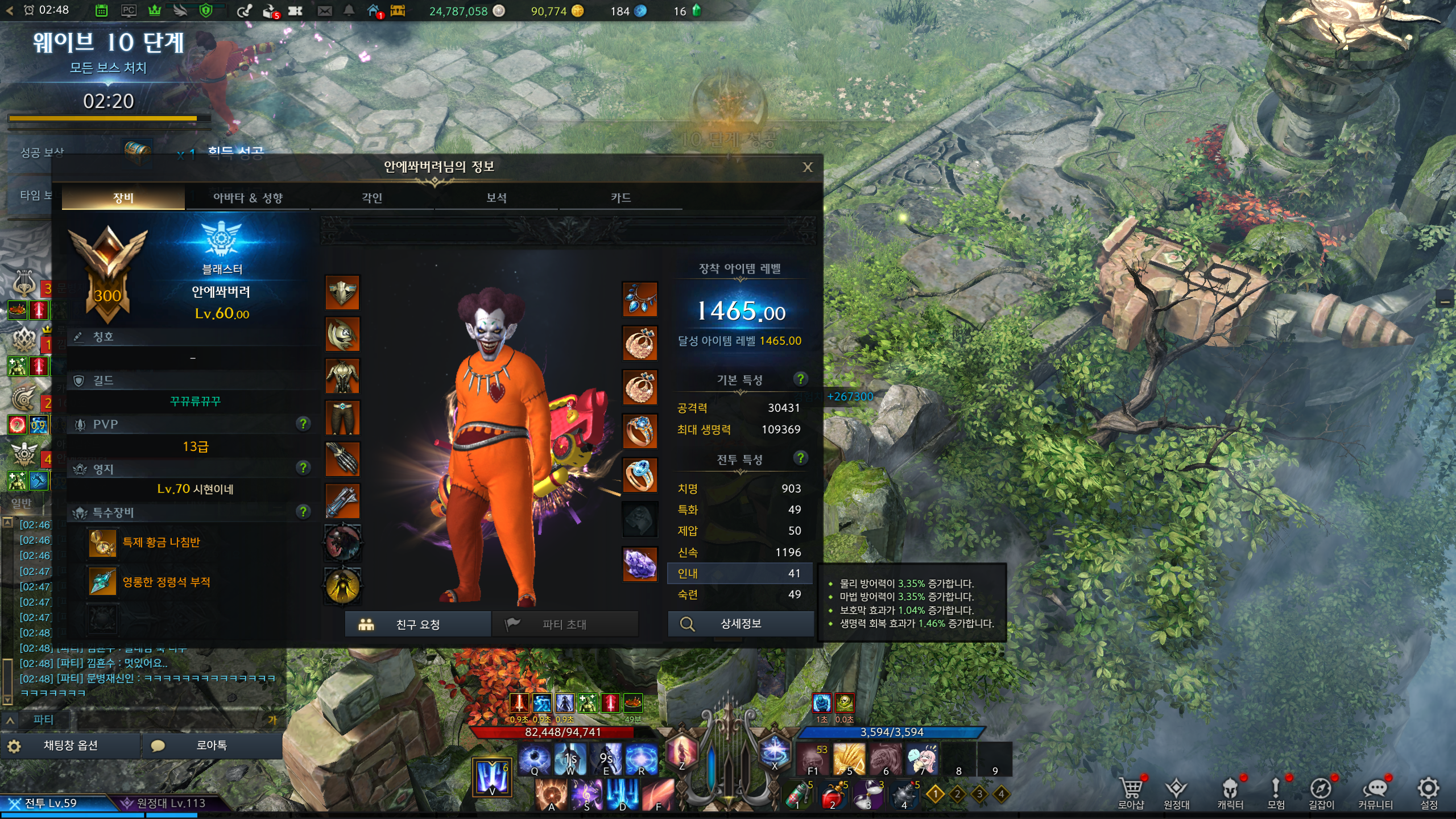The height and width of the screenshot is (819, 1456).
Task: Click the 기본 특성 help question mark
Action: tap(800, 379)
